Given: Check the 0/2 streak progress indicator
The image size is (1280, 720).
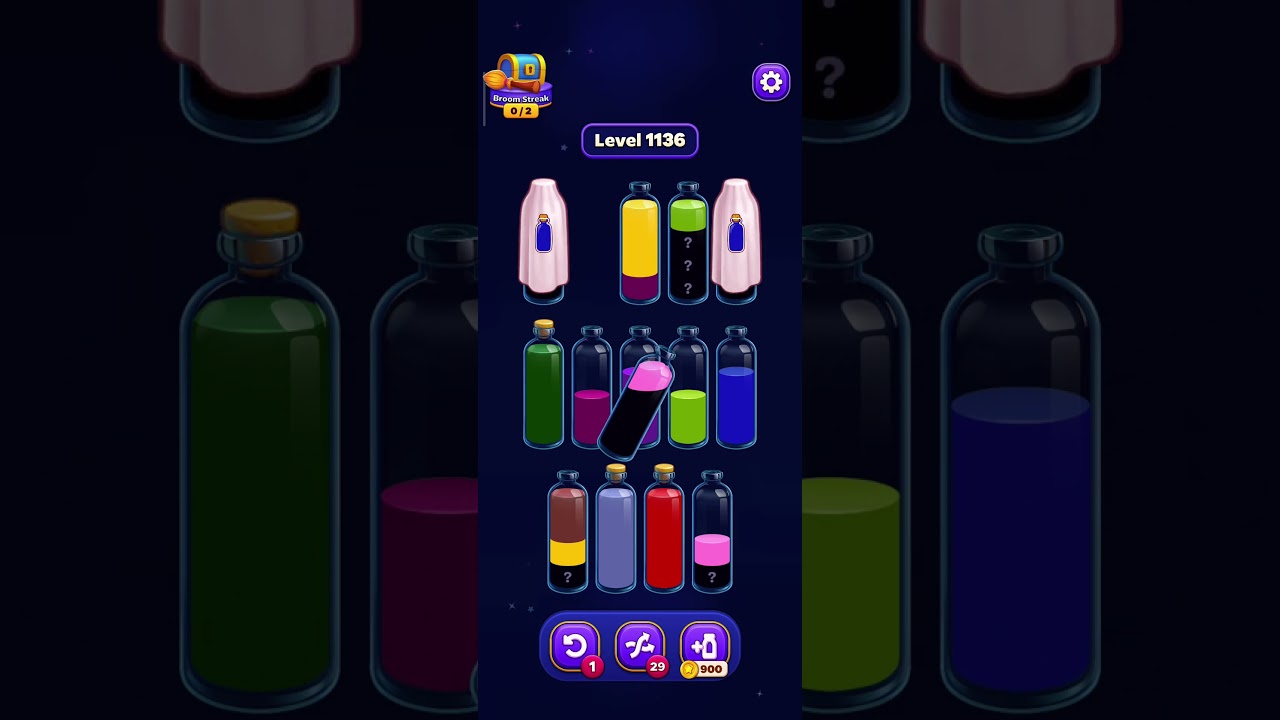Looking at the screenshot, I should [520, 111].
